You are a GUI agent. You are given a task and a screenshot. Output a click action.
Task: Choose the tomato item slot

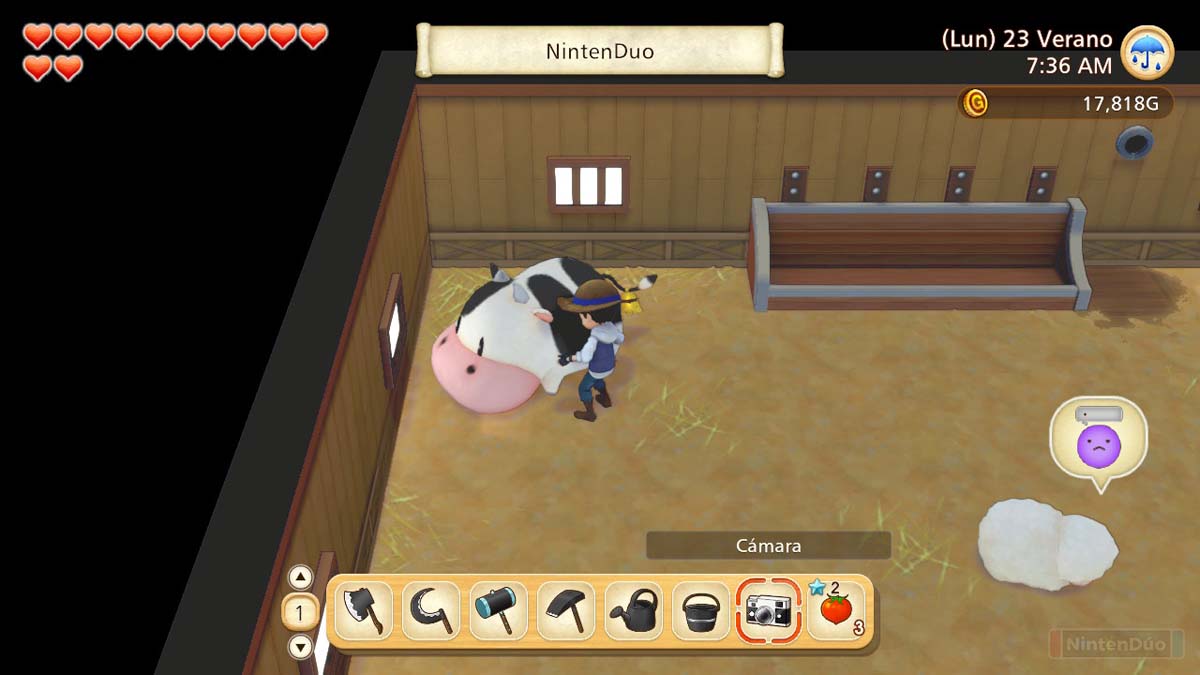[836, 611]
